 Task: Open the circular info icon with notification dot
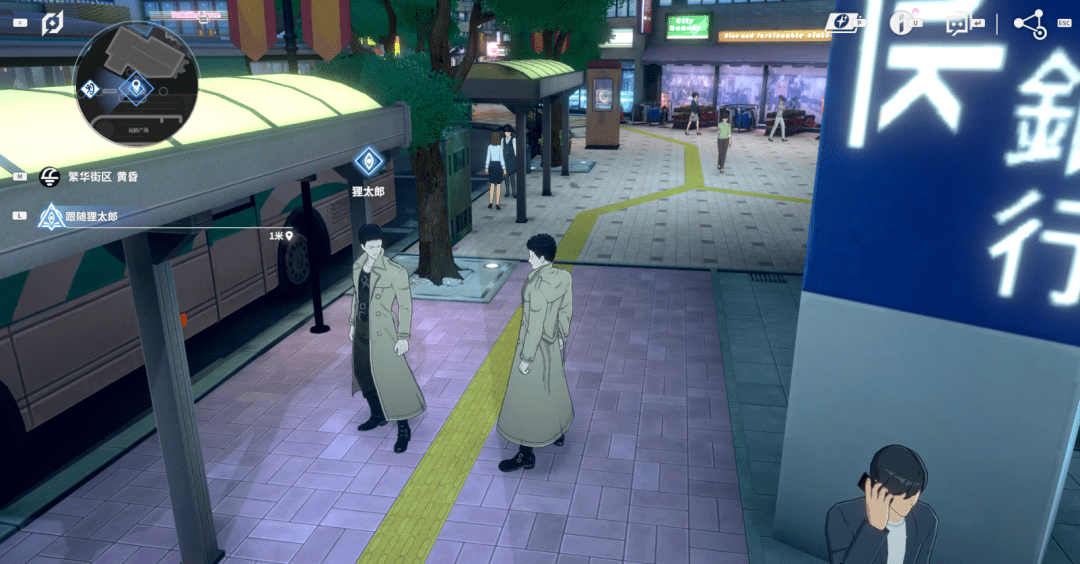905,22
